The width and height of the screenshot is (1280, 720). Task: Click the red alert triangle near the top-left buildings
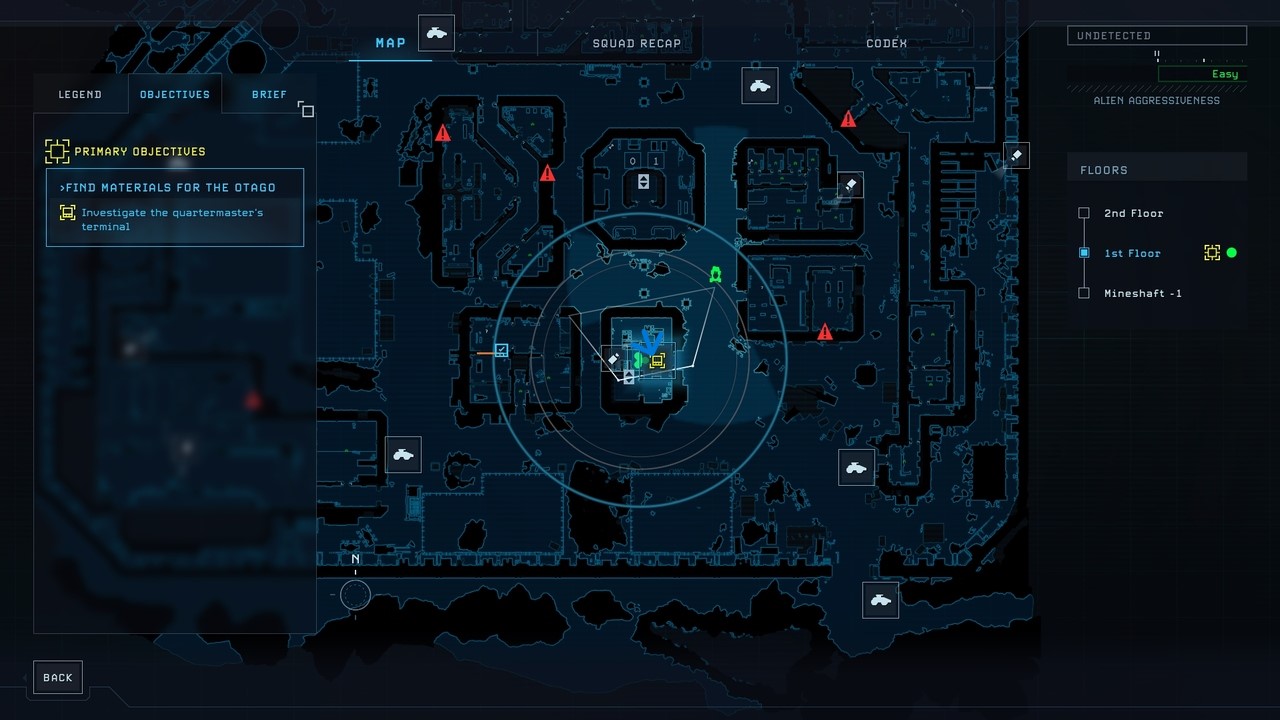pyautogui.click(x=443, y=132)
